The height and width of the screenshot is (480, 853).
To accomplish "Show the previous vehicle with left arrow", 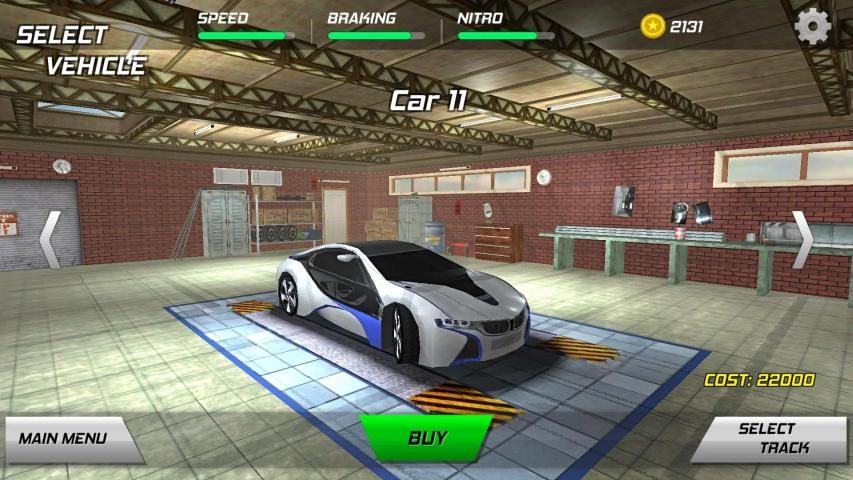I will pyautogui.click(x=49, y=240).
